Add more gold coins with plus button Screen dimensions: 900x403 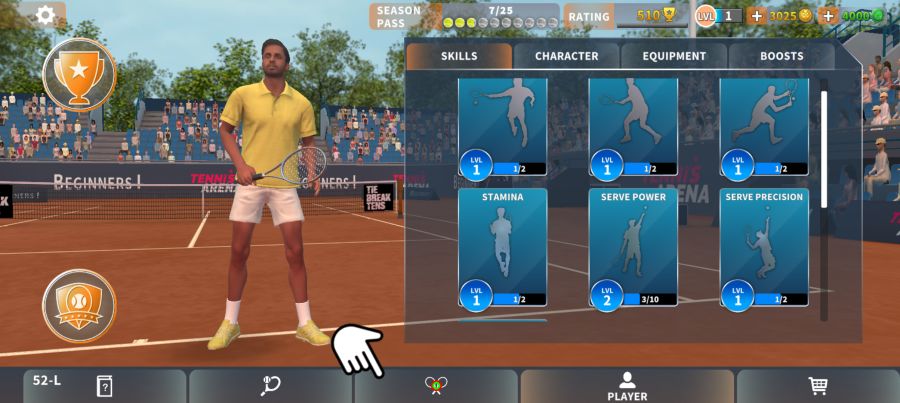[x=756, y=16]
